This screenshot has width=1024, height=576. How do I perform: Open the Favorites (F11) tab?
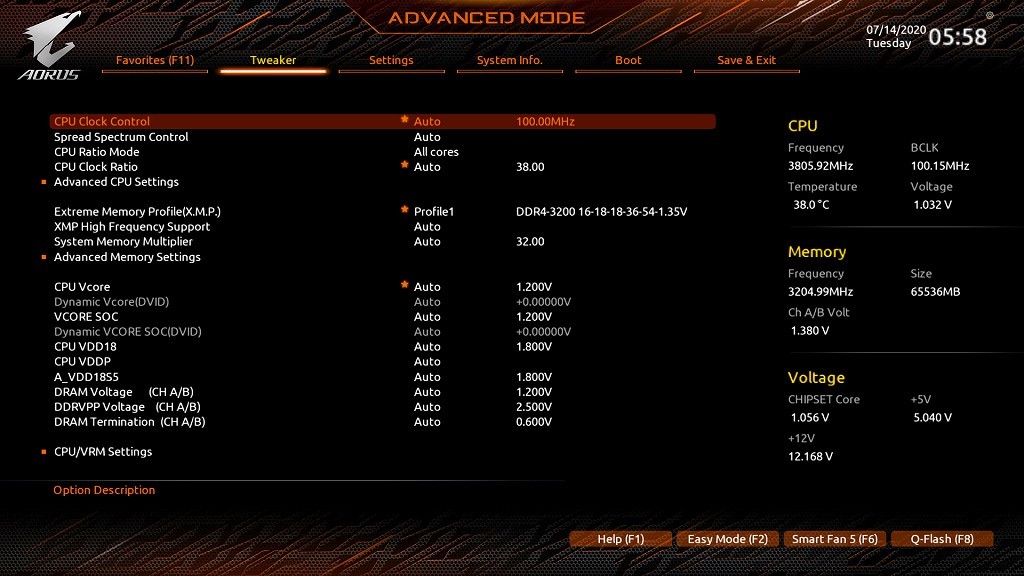[x=155, y=61]
